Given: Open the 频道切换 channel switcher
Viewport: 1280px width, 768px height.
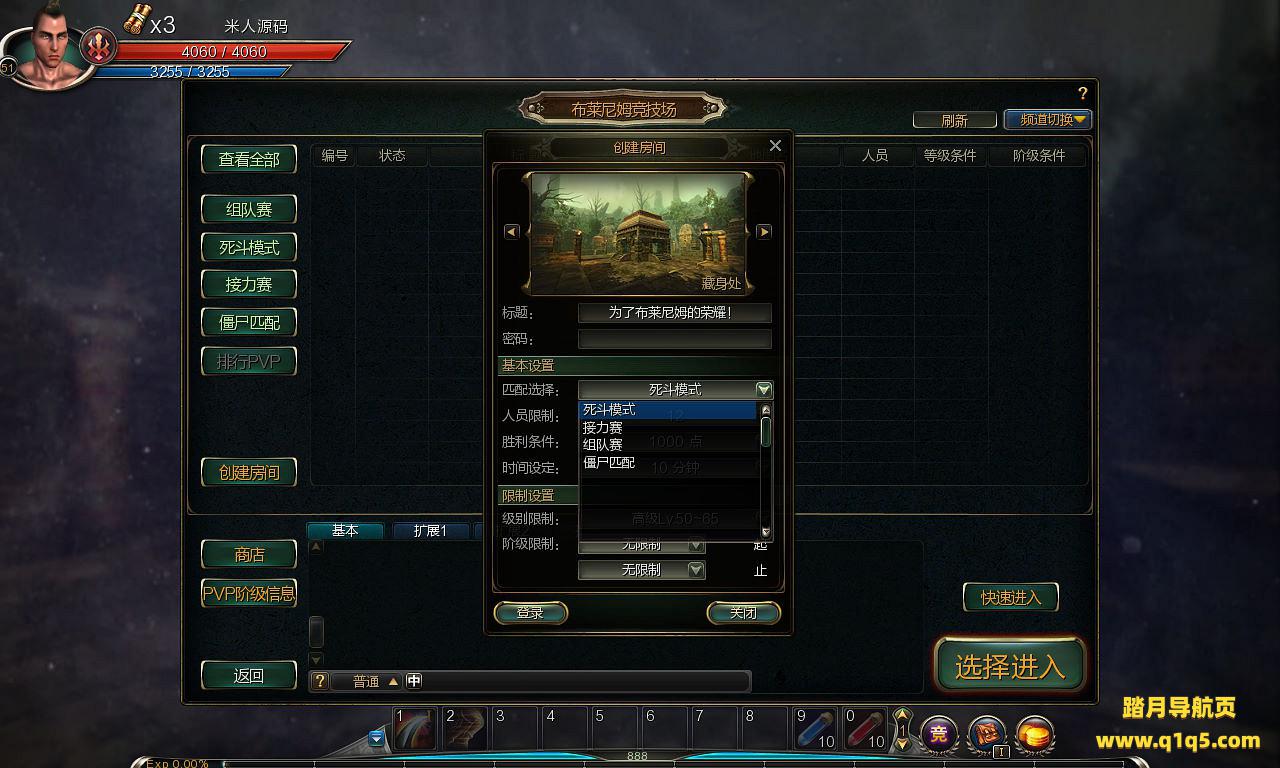Looking at the screenshot, I should click(1047, 120).
